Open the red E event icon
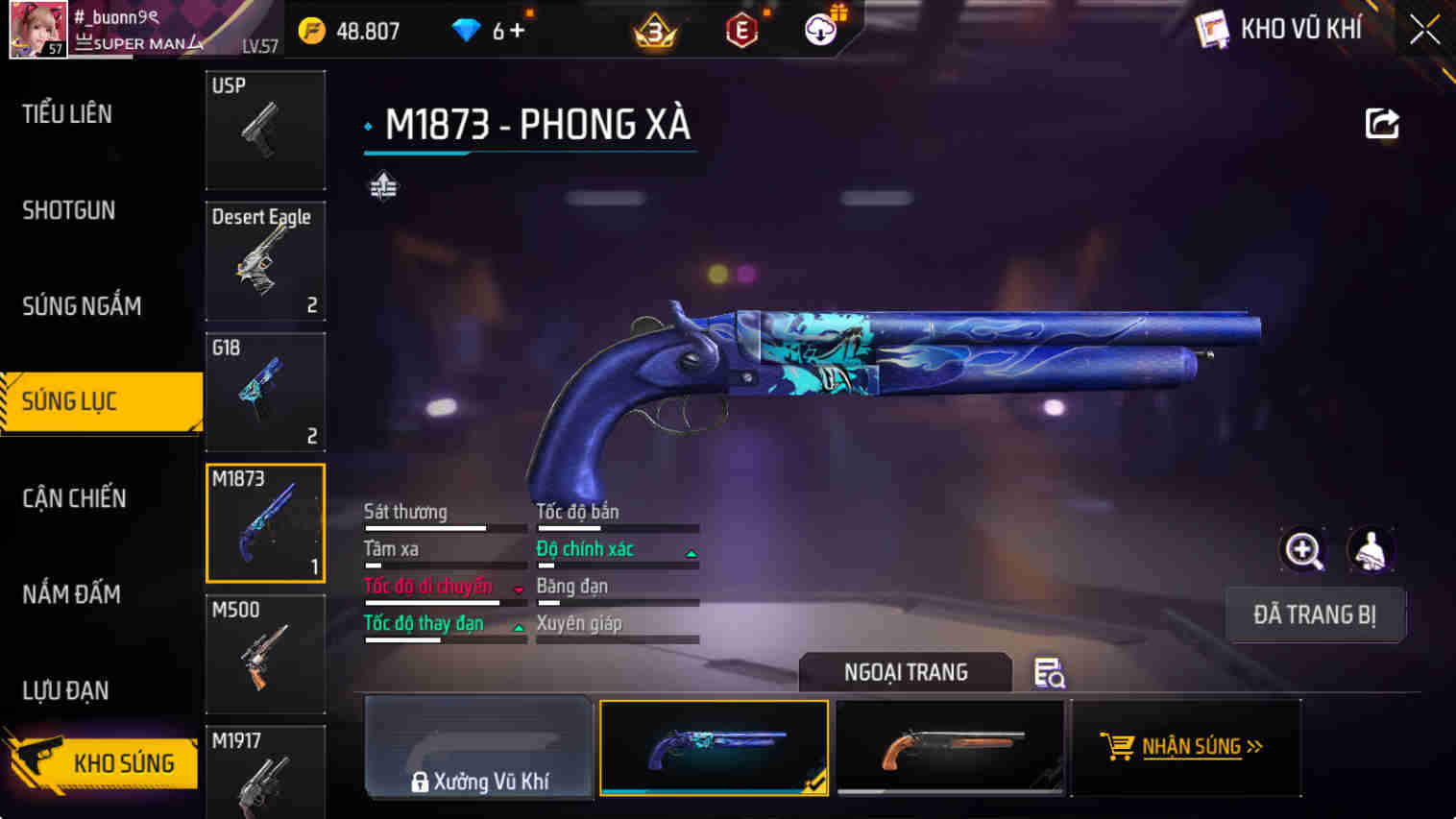Viewport: 1456px width, 819px height. point(741,30)
